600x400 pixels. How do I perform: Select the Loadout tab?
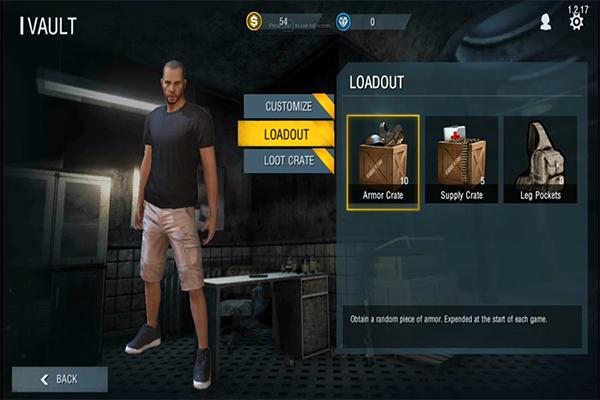(x=286, y=133)
